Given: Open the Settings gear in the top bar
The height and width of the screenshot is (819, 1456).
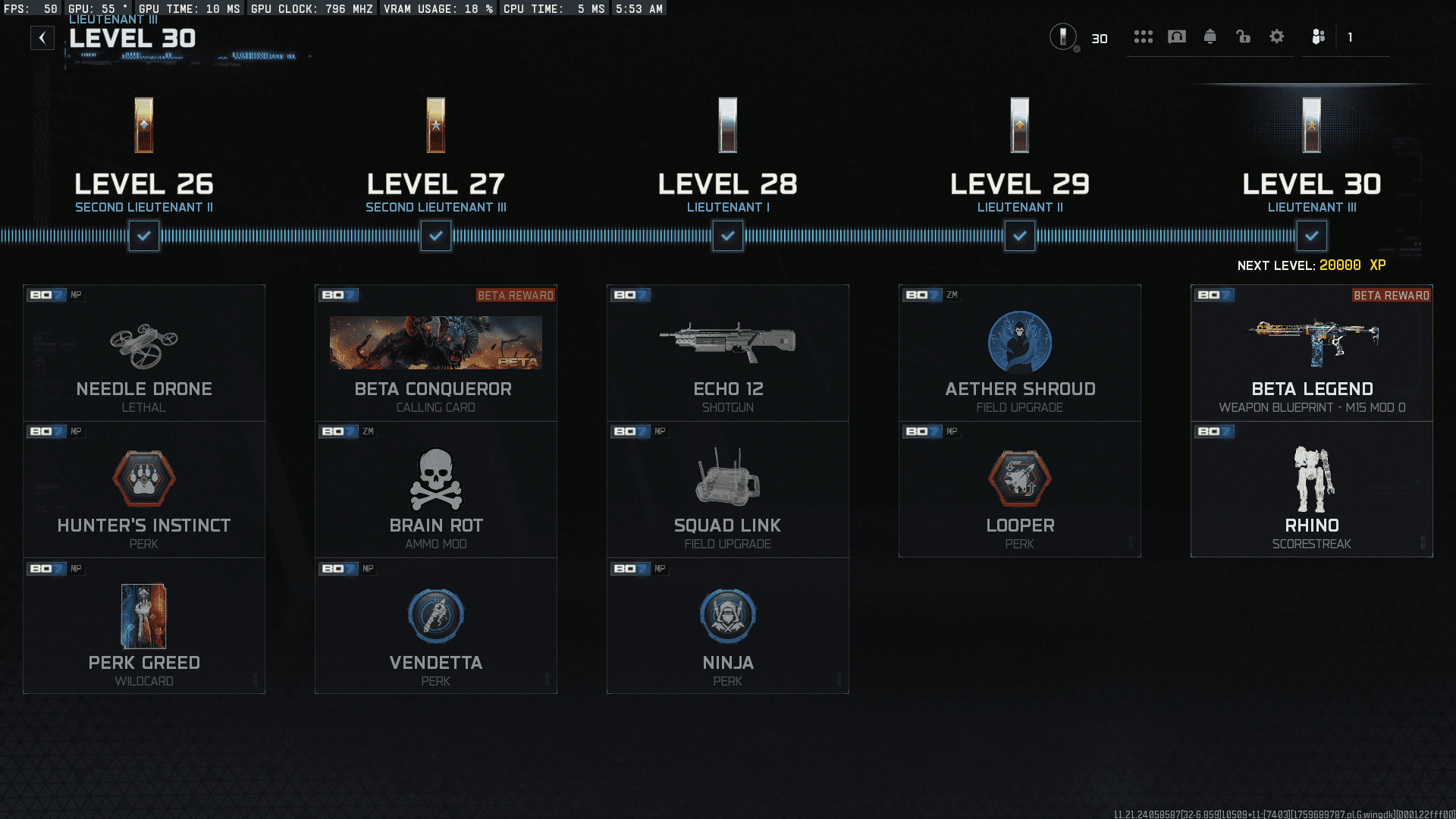Looking at the screenshot, I should click(1277, 36).
